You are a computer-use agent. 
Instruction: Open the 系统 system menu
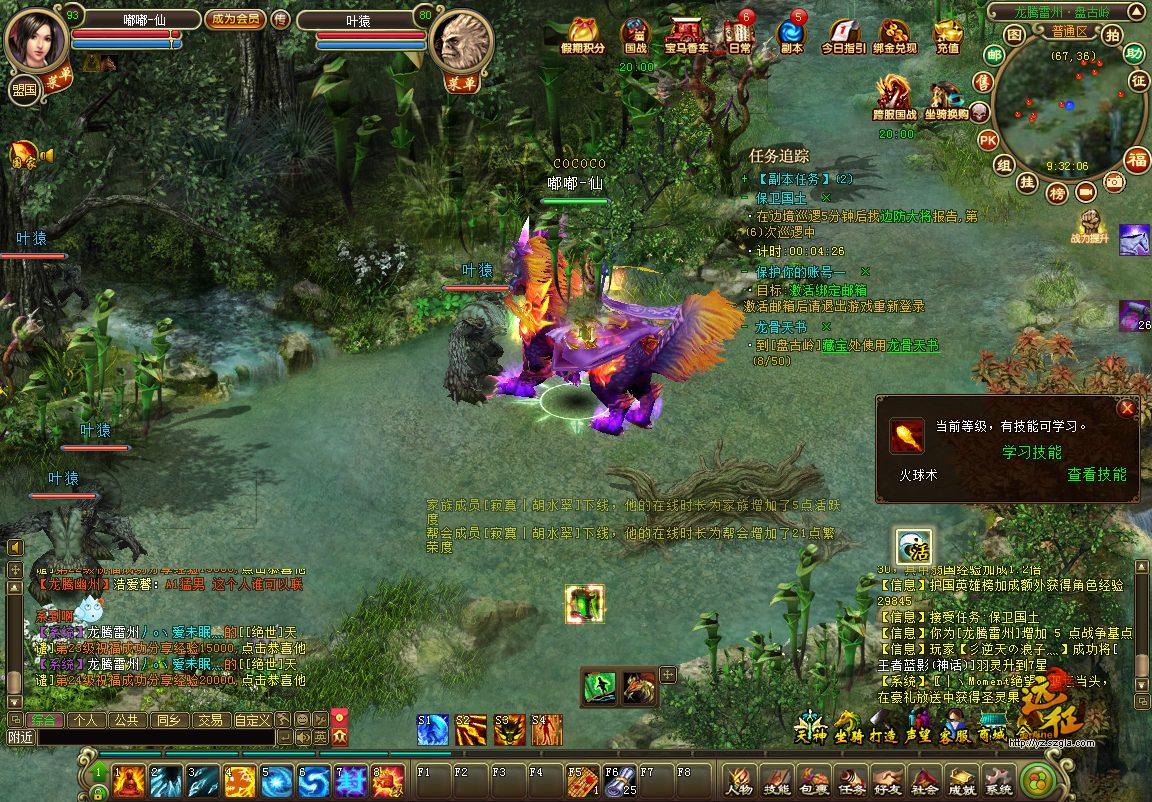[x=997, y=779]
